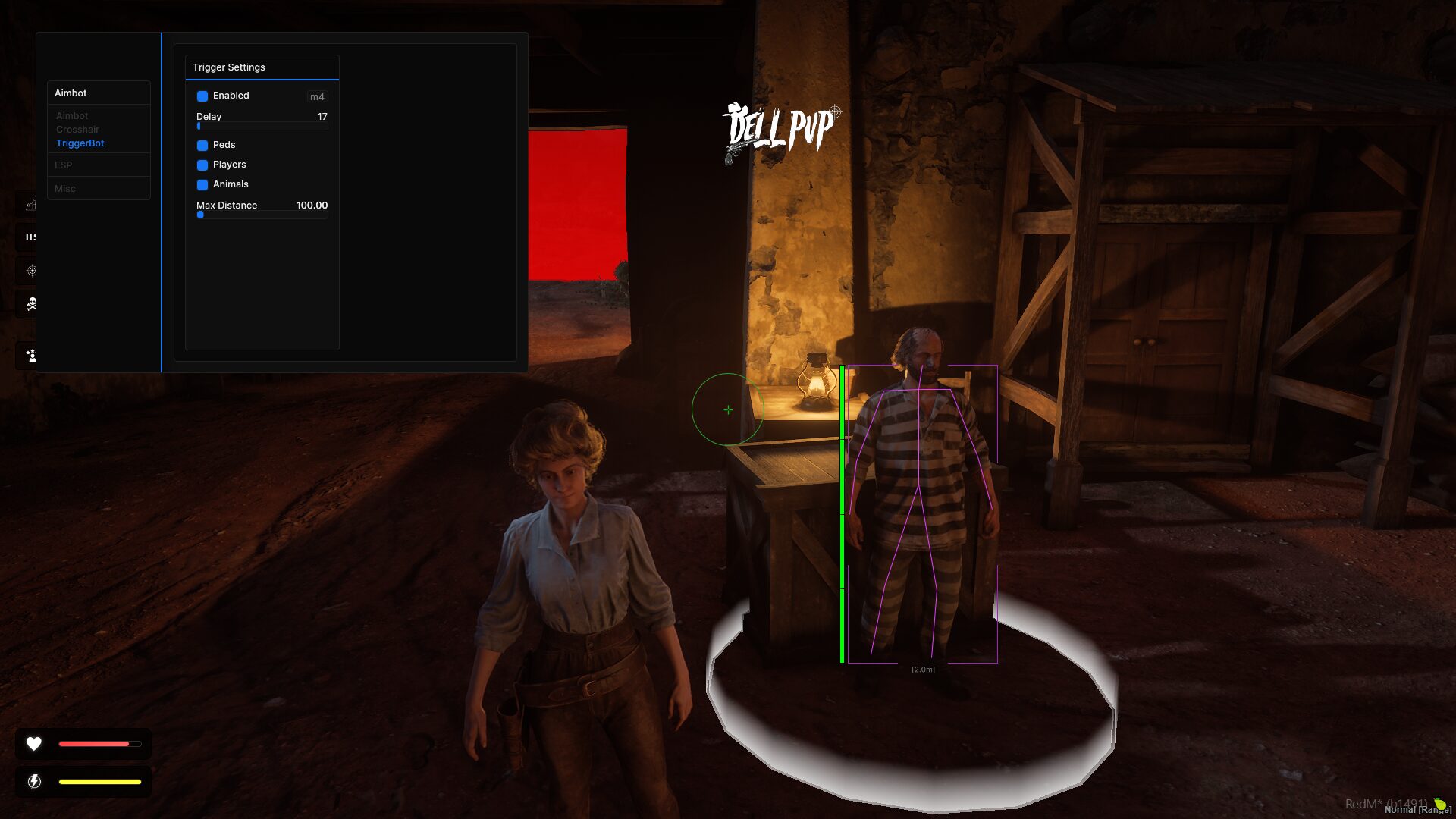Open the Misc section
This screenshot has width=1456, height=819.
coord(65,188)
